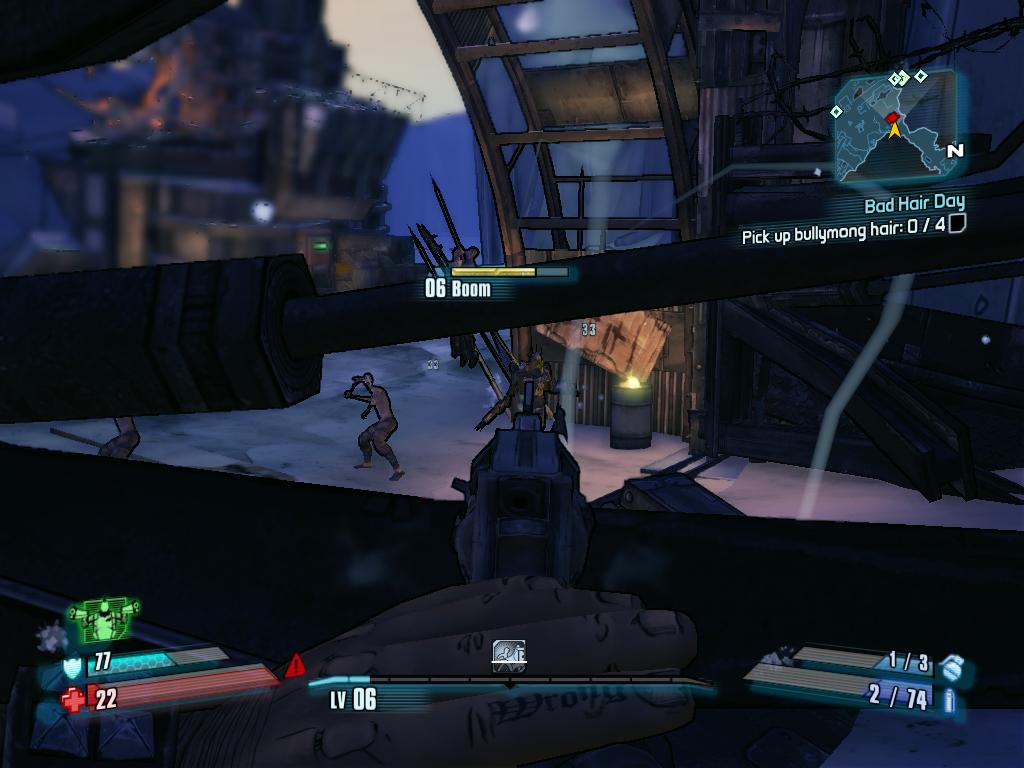Click the red low-health warning triangle
Image resolution: width=1024 pixels, height=768 pixels.
(295, 664)
